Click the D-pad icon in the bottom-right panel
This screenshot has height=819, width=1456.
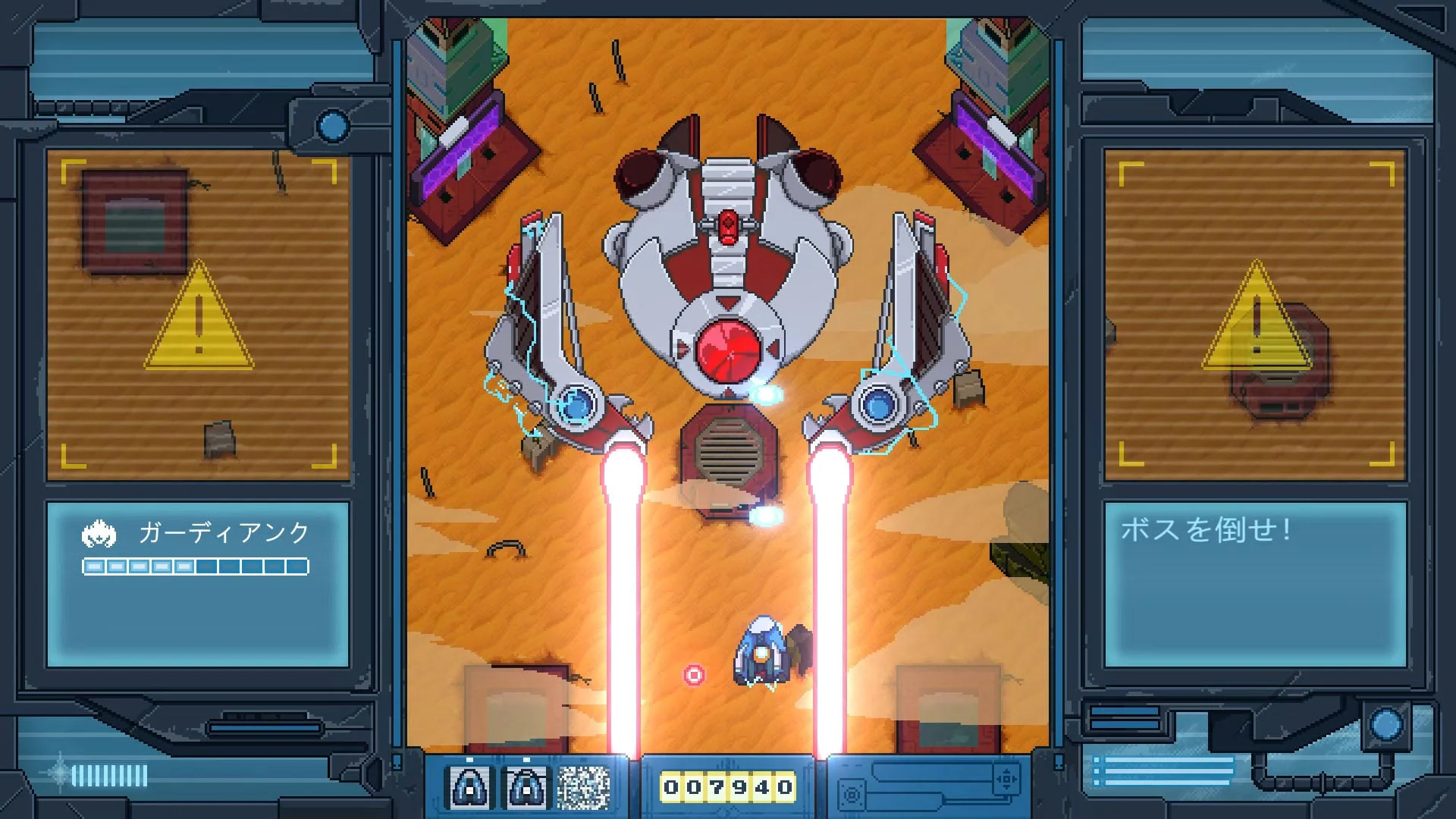coord(1007,780)
